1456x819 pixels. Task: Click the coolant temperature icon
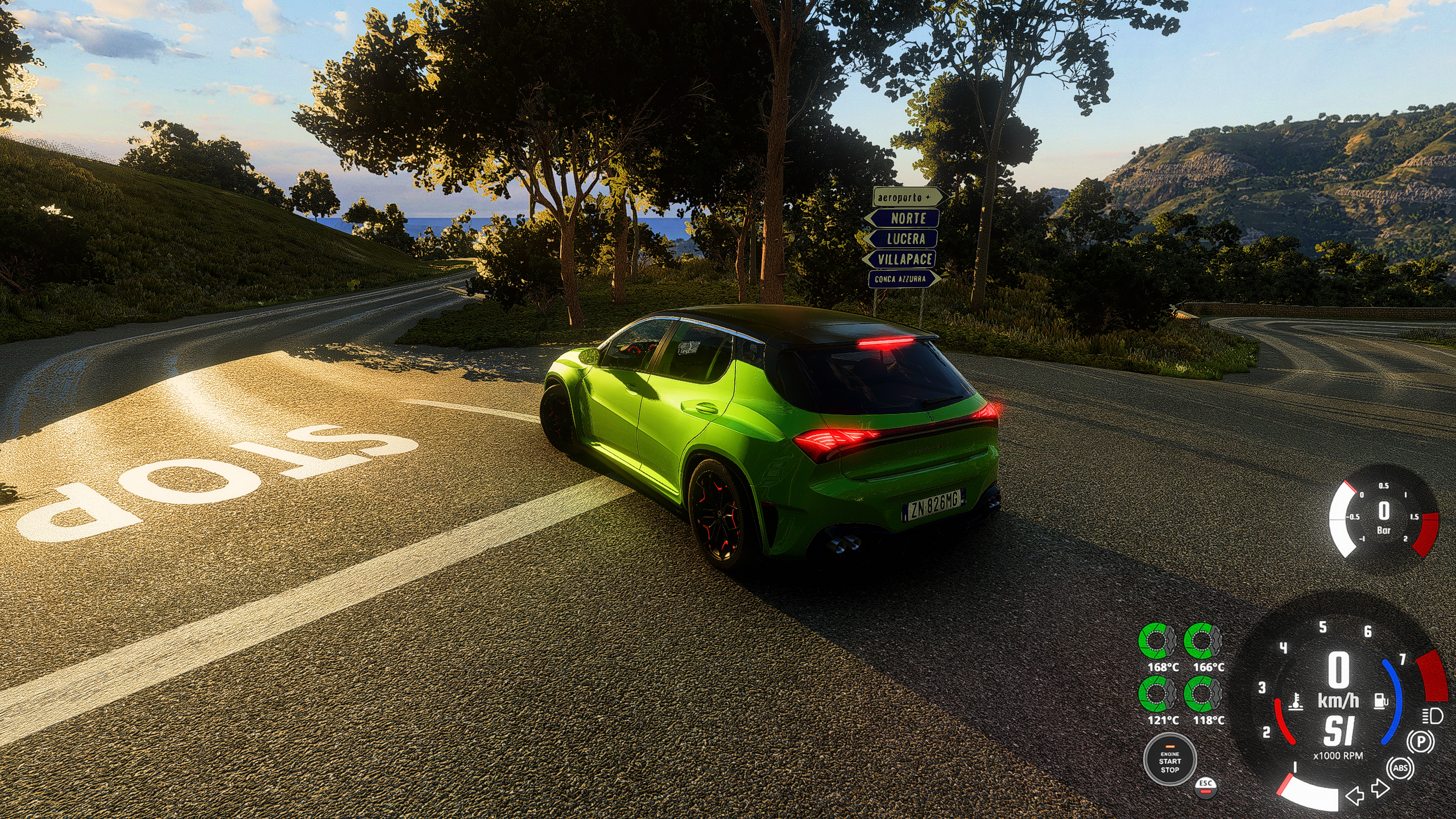coord(1296,702)
